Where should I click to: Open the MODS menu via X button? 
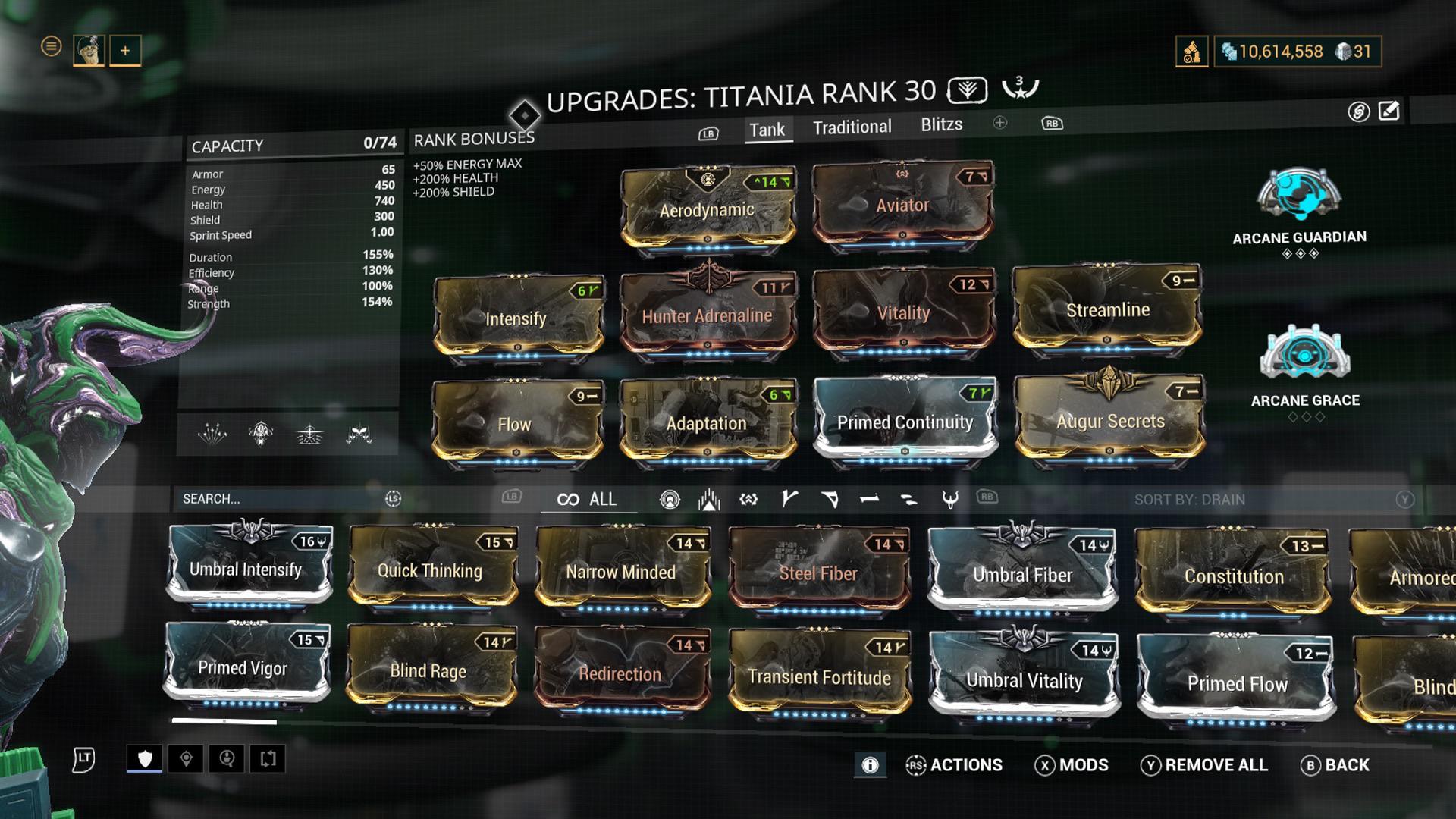click(x=1073, y=766)
